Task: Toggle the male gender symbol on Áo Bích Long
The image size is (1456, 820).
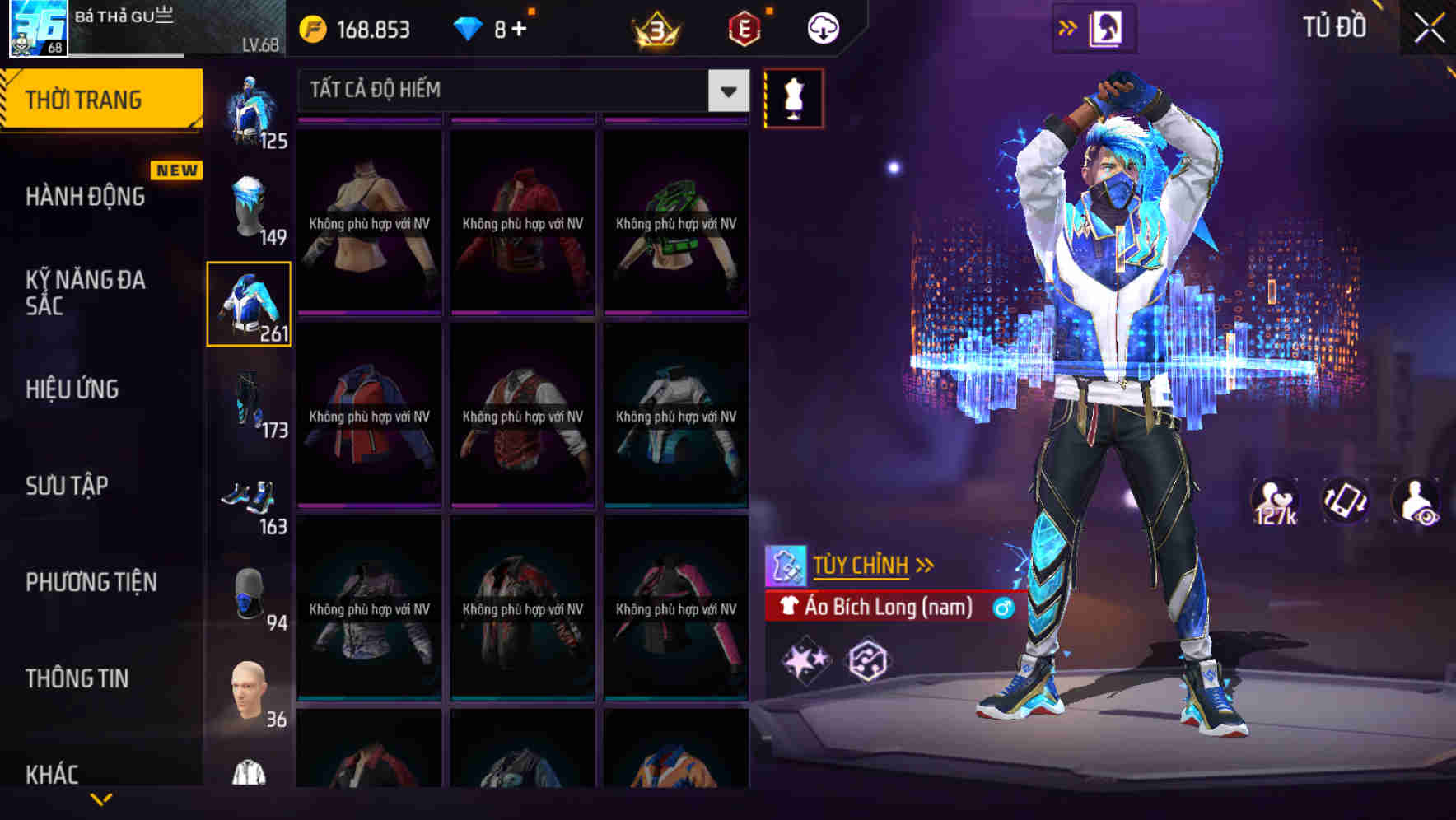Action: point(998,608)
